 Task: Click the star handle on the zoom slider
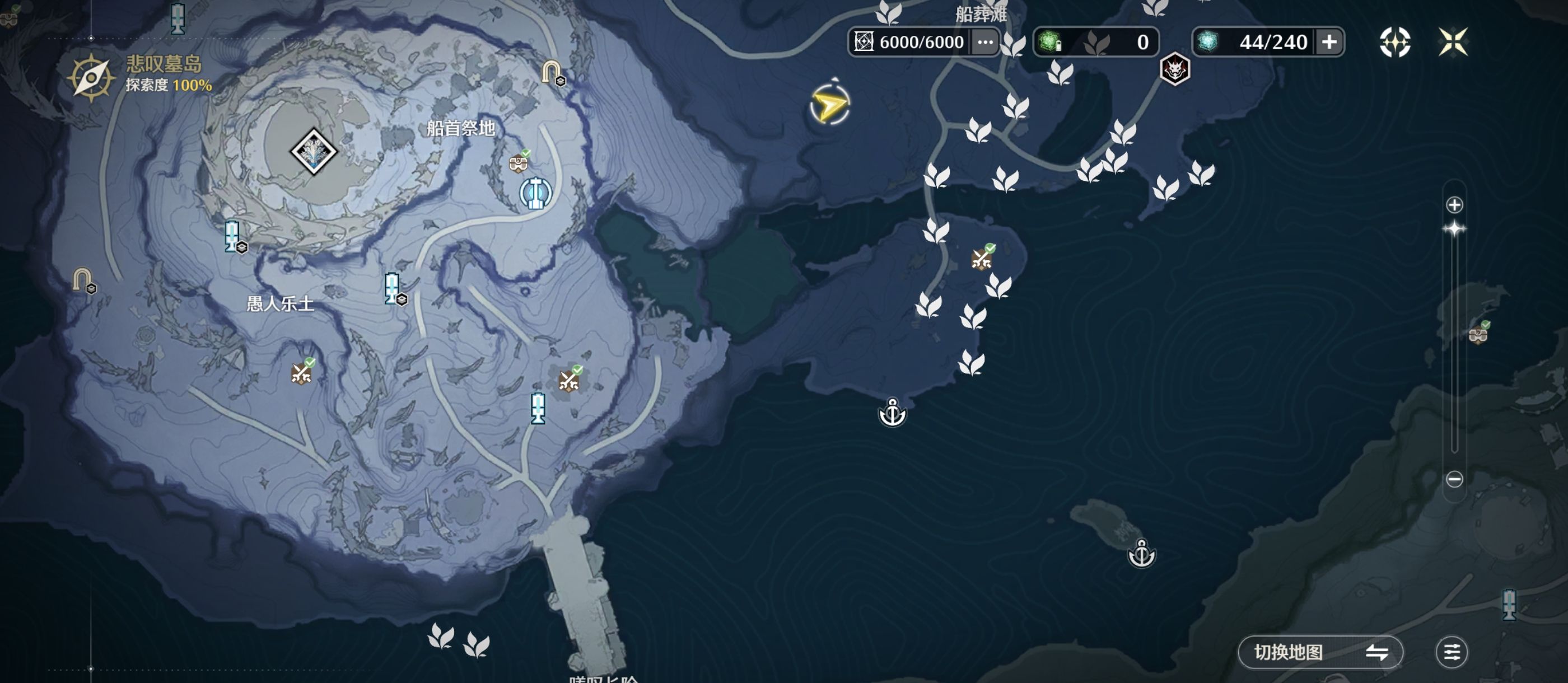tap(1454, 229)
